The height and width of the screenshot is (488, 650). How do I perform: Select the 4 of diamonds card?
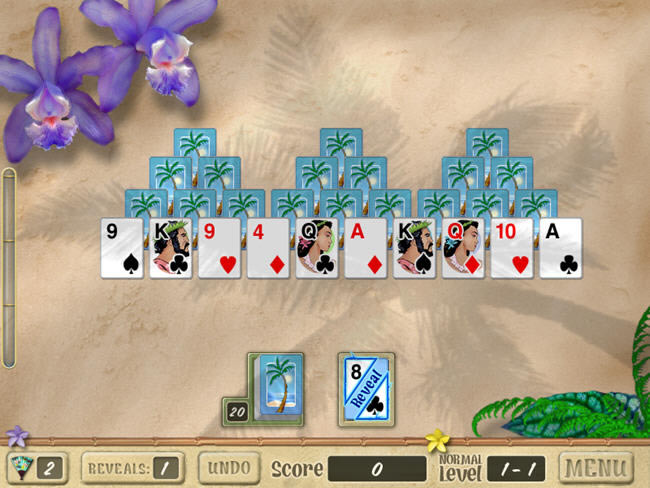pos(268,248)
